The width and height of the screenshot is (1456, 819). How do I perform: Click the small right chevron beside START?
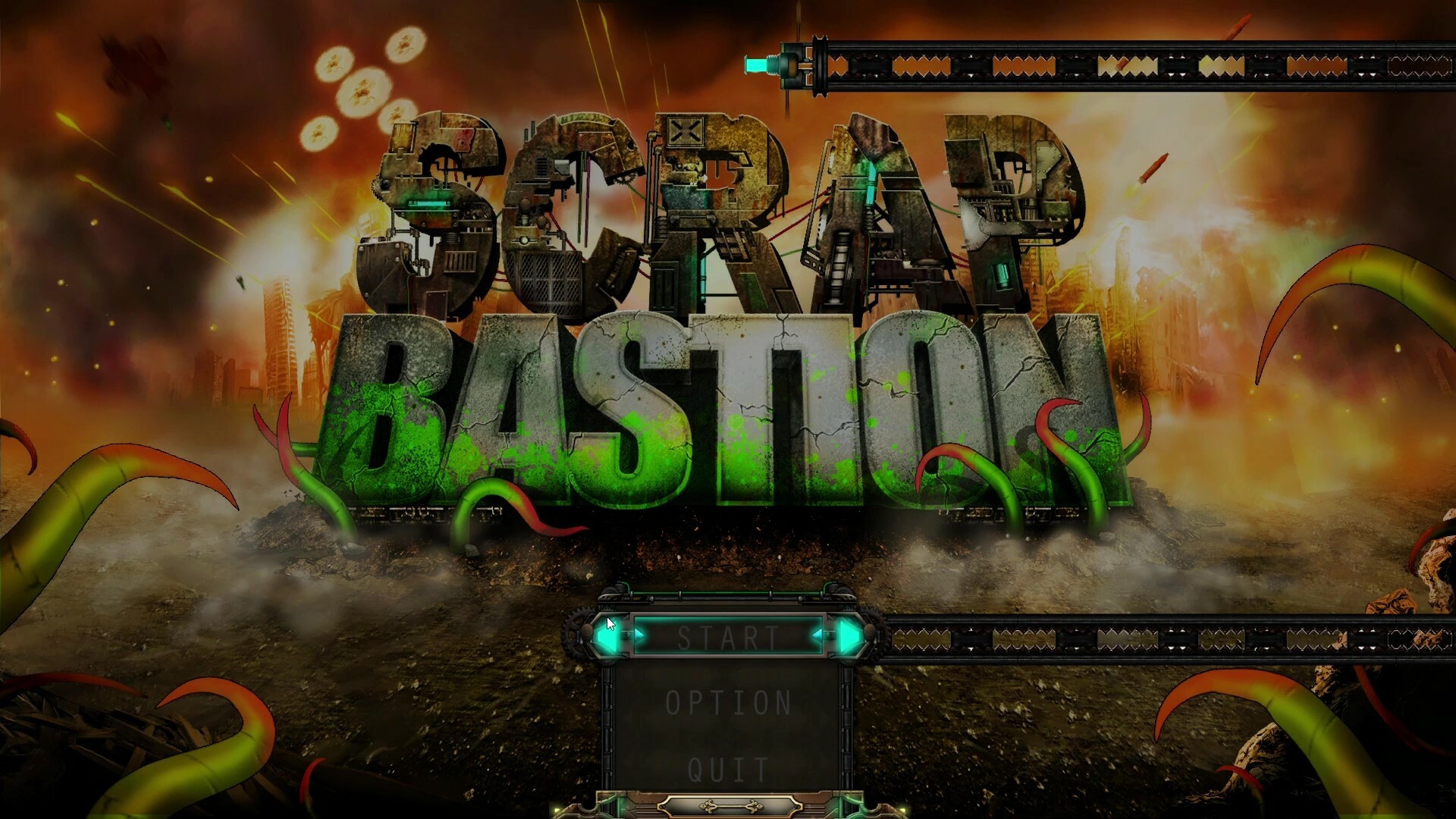tap(819, 635)
